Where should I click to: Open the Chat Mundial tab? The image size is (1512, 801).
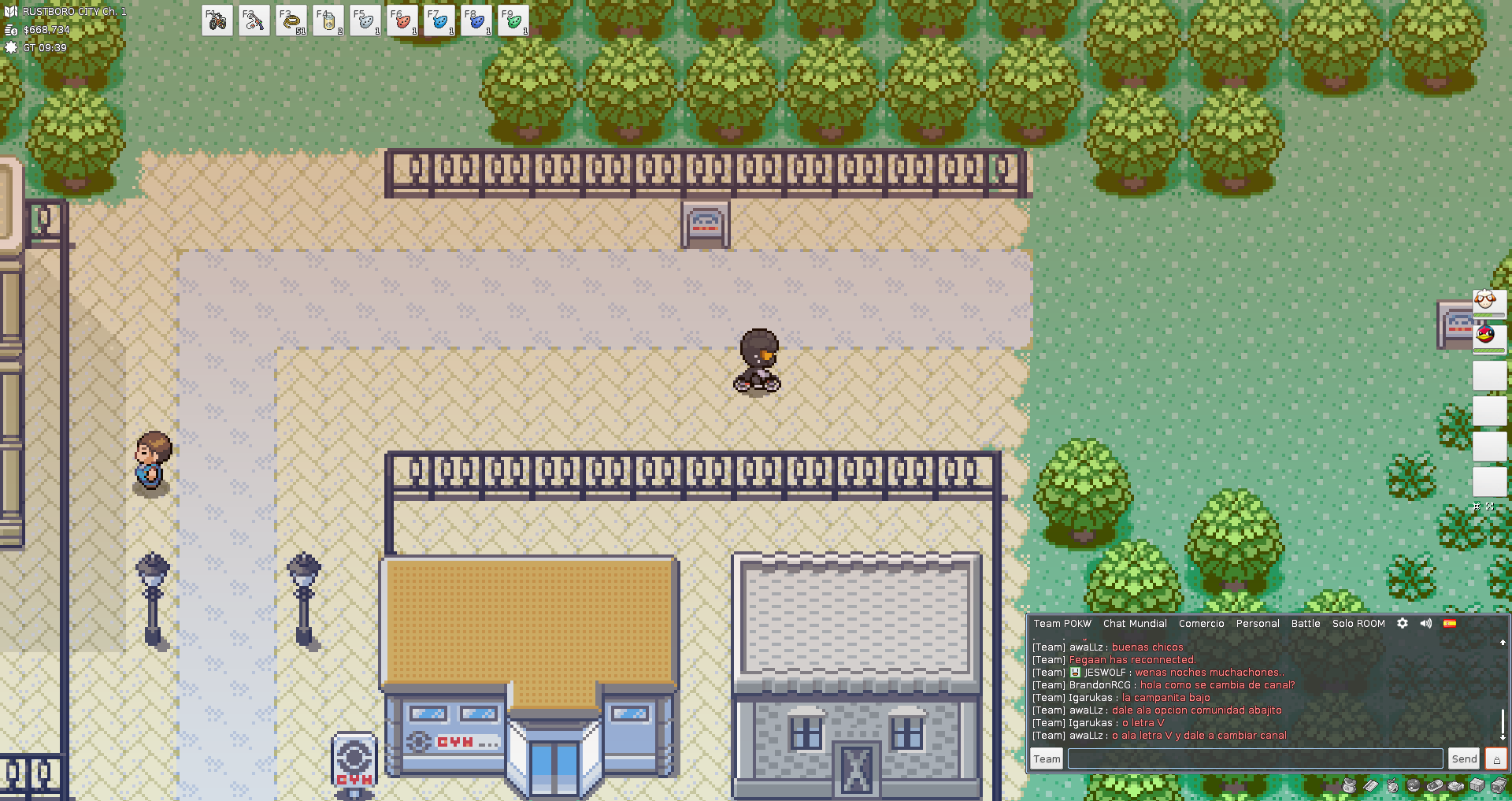(x=1135, y=623)
